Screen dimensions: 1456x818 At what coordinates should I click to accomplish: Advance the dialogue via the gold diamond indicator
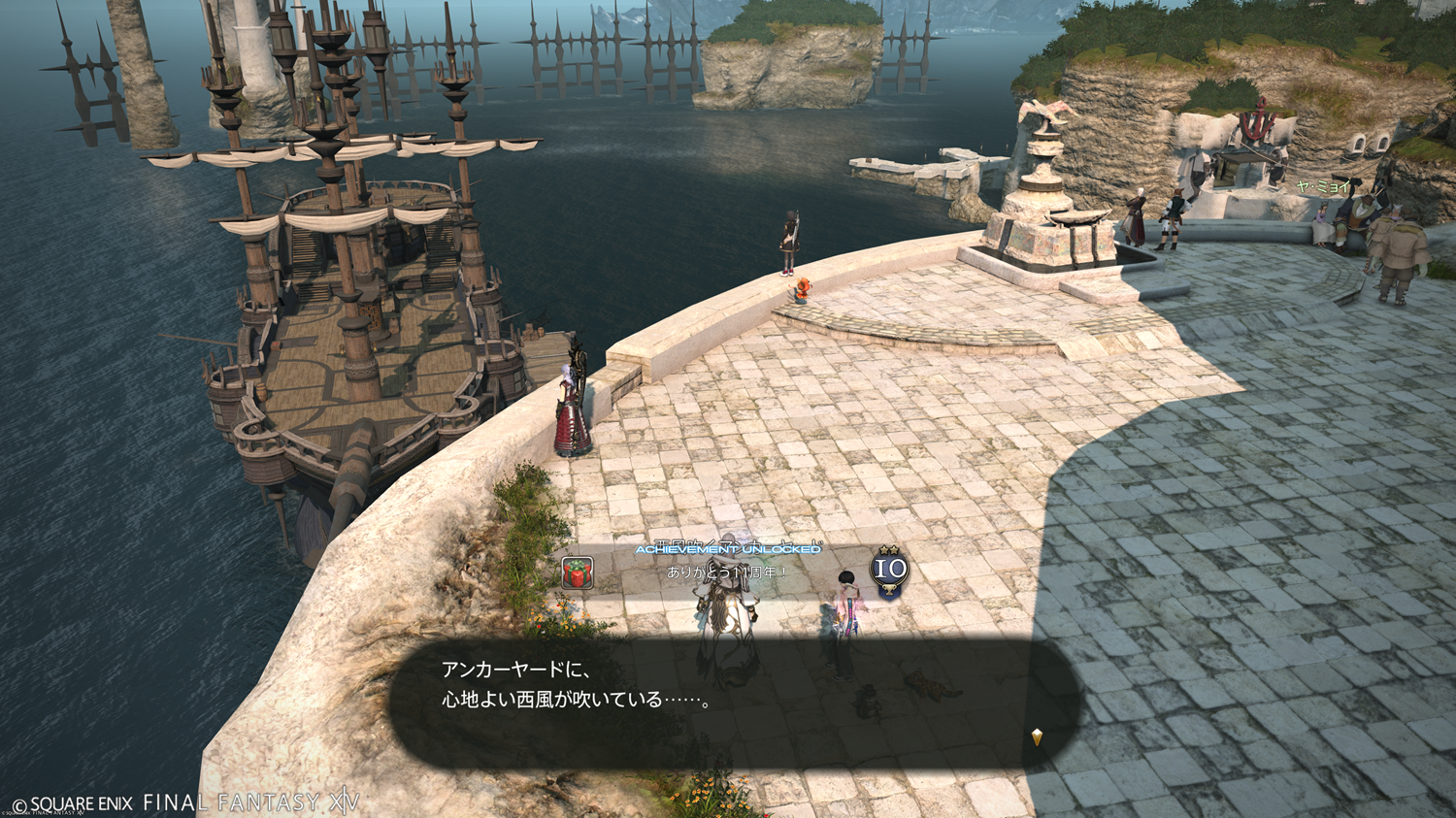(x=1037, y=737)
